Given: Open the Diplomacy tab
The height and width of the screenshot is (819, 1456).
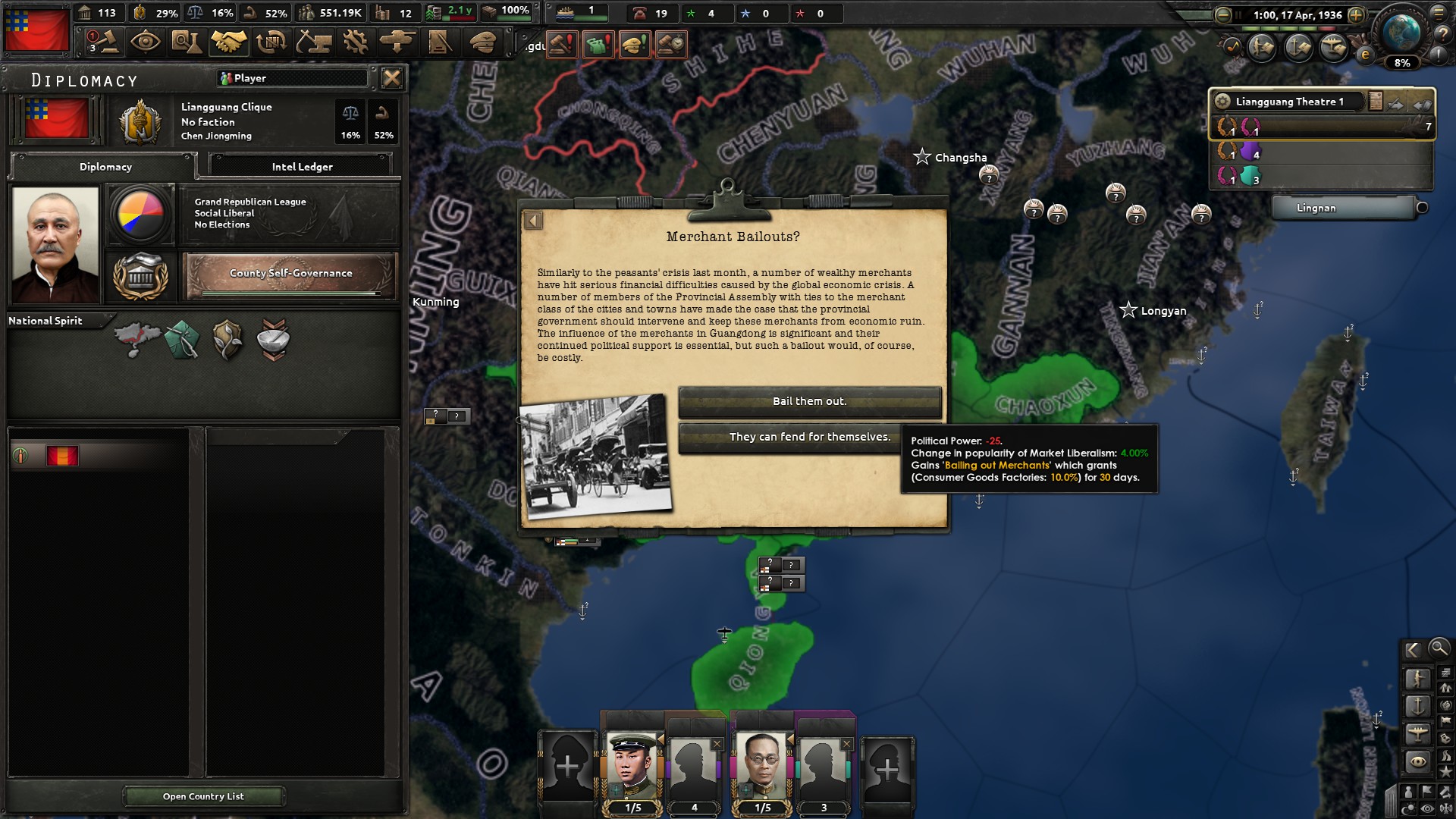Looking at the screenshot, I should click(x=105, y=167).
